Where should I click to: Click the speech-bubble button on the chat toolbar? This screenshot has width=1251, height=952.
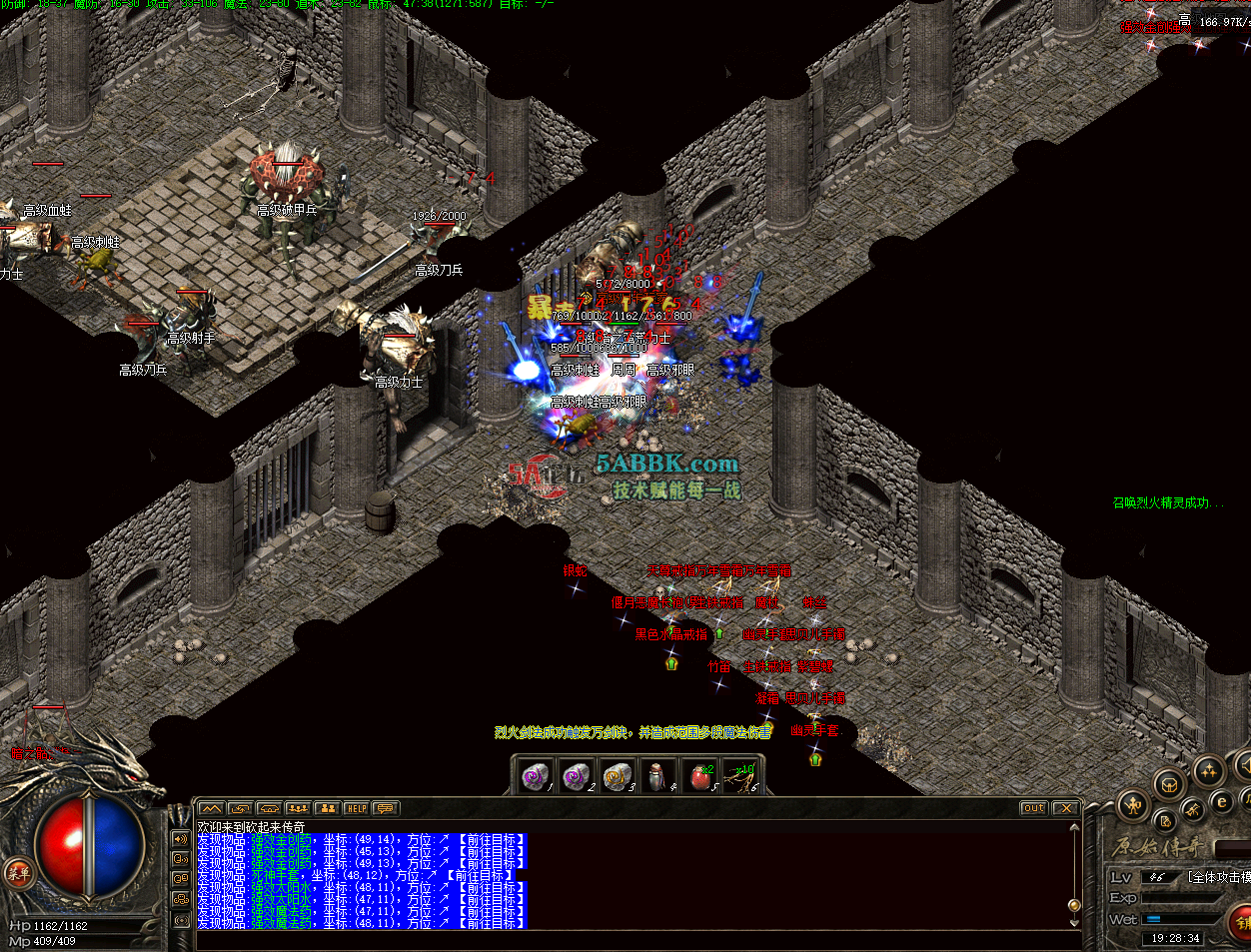click(x=385, y=808)
